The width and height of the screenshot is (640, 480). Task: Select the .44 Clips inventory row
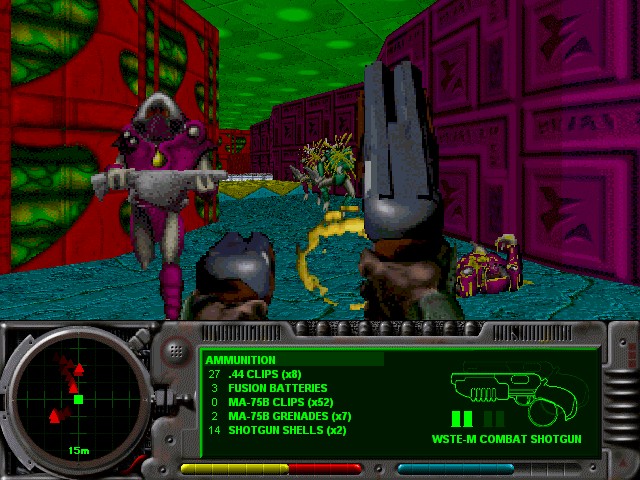click(x=266, y=374)
